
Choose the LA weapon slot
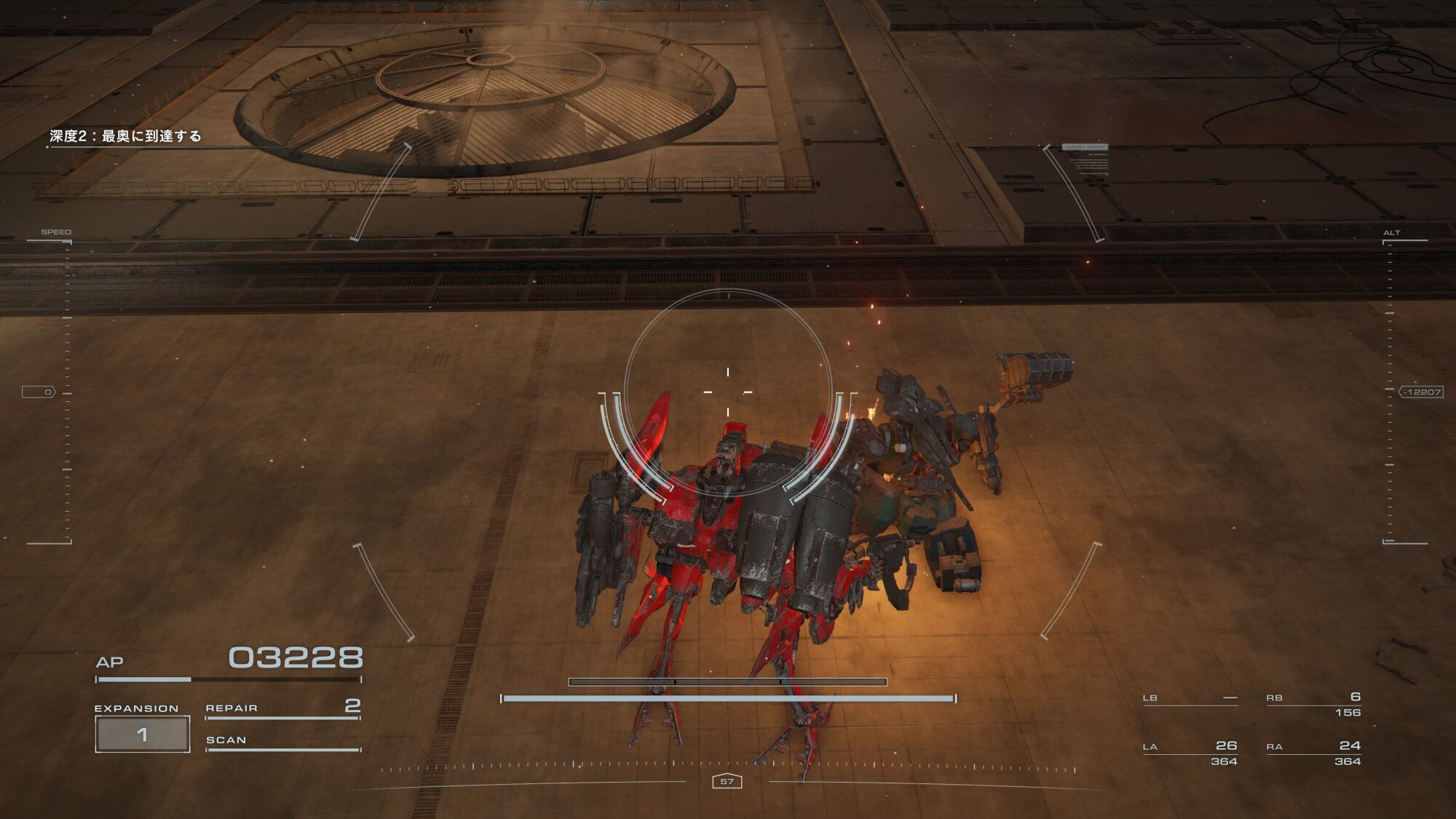(x=1190, y=752)
